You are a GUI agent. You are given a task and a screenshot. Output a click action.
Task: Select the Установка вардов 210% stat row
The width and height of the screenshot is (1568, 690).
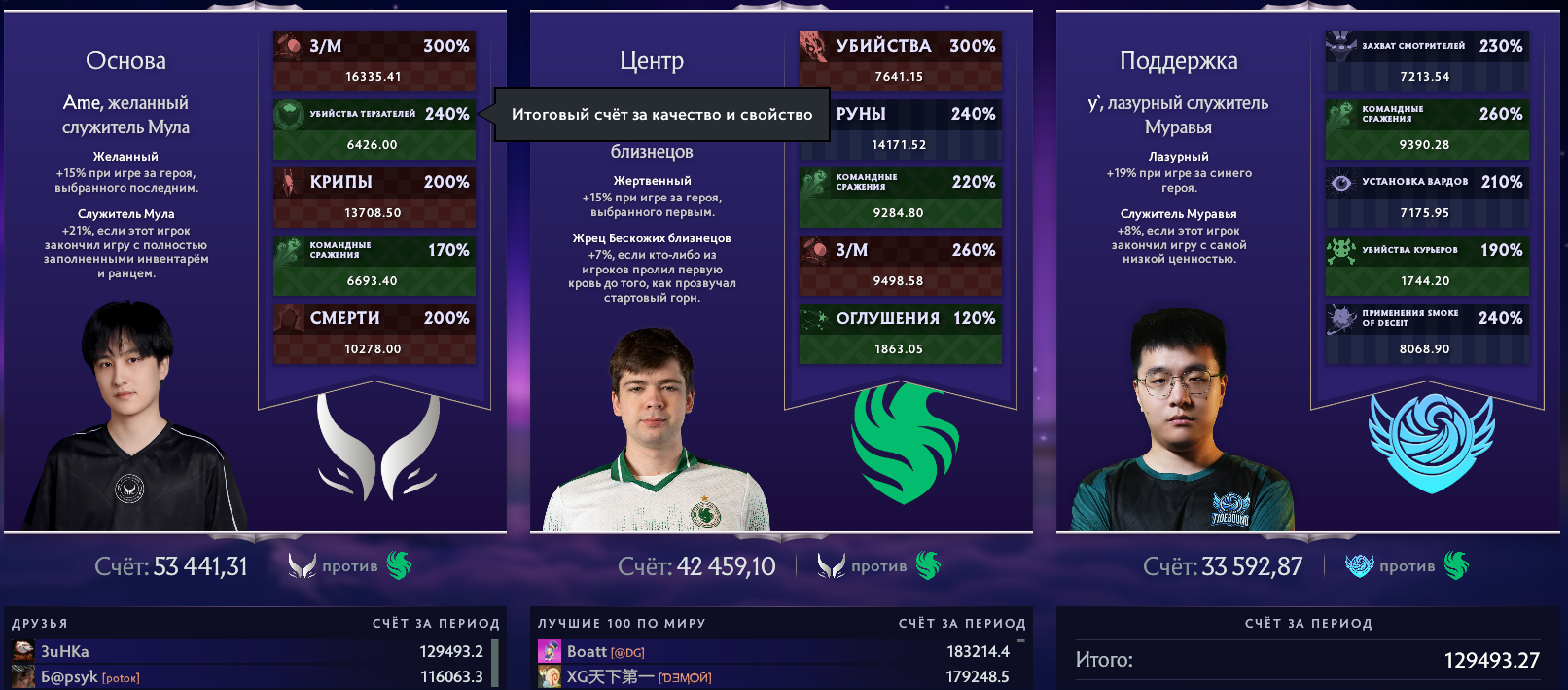coord(1426,197)
